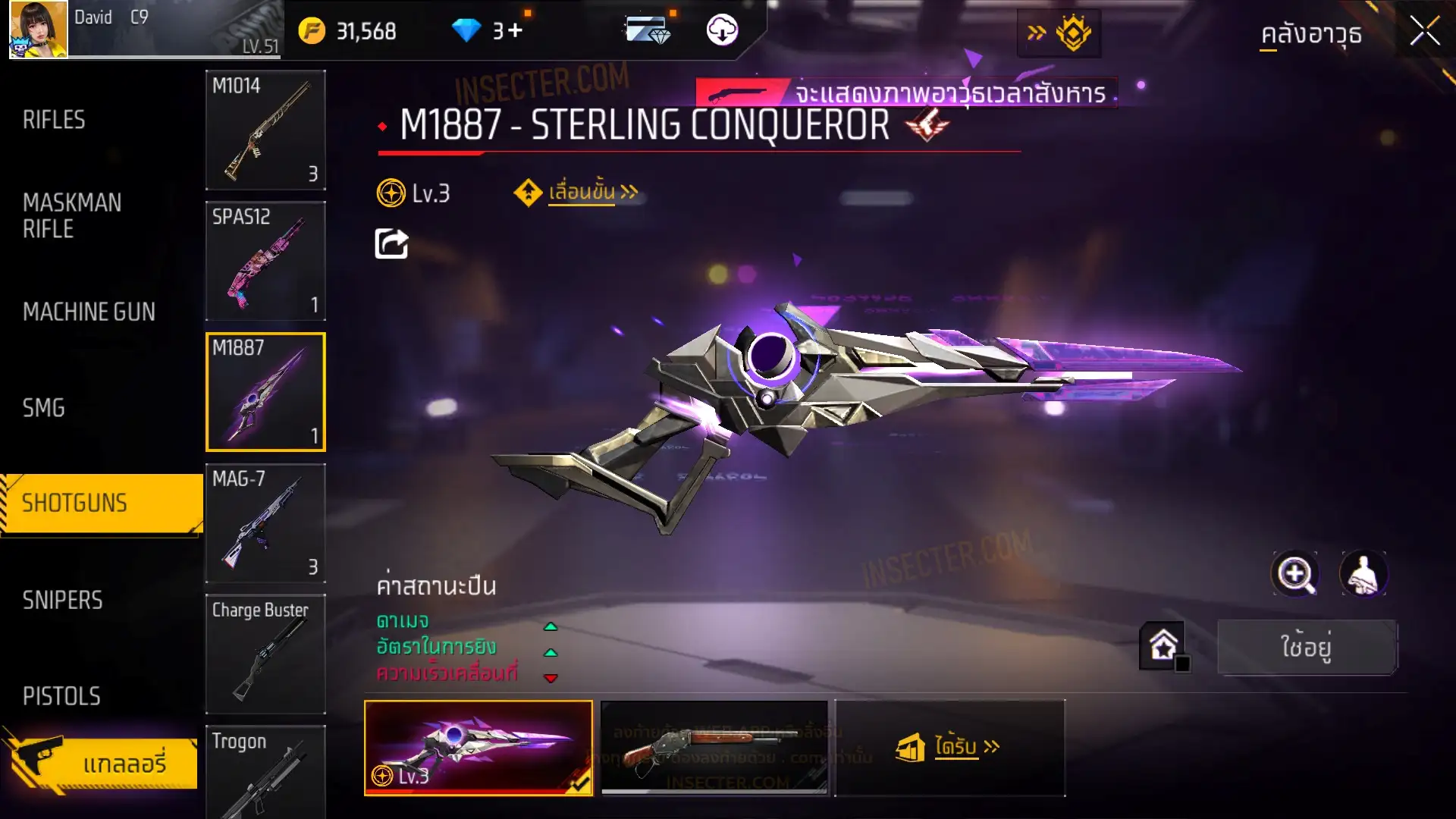This screenshot has height=819, width=1456.
Task: Select the SMG weapon category
Action: click(x=44, y=408)
